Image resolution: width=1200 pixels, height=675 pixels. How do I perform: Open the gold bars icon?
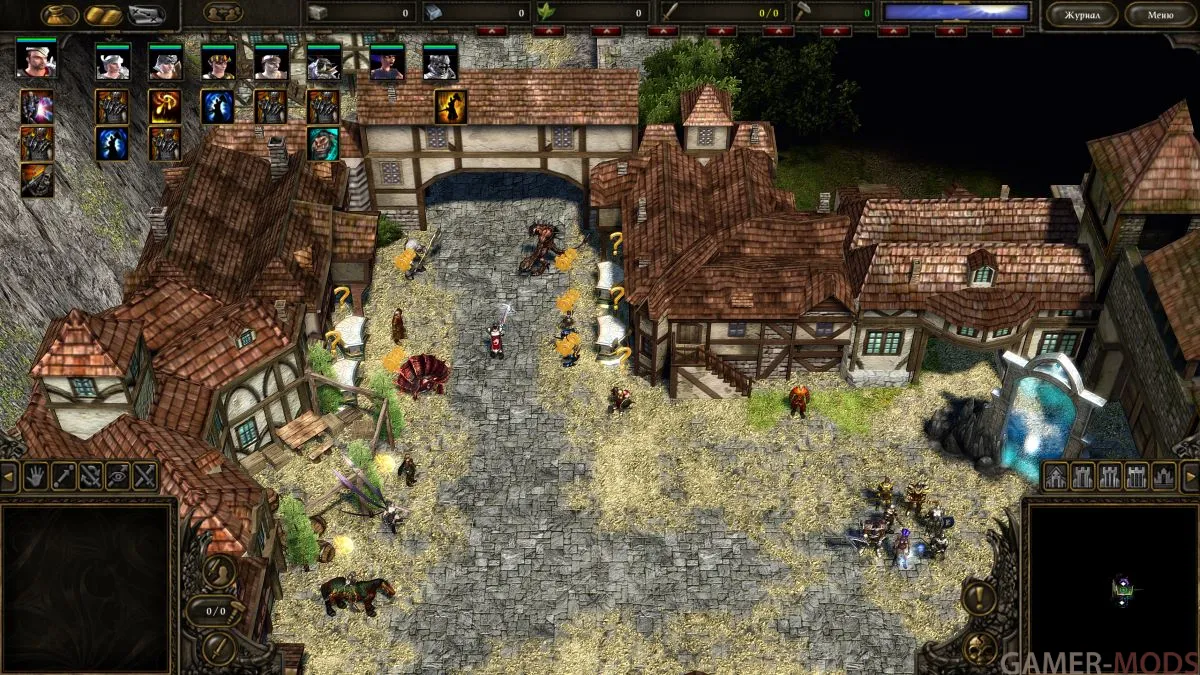pyautogui.click(x=103, y=14)
